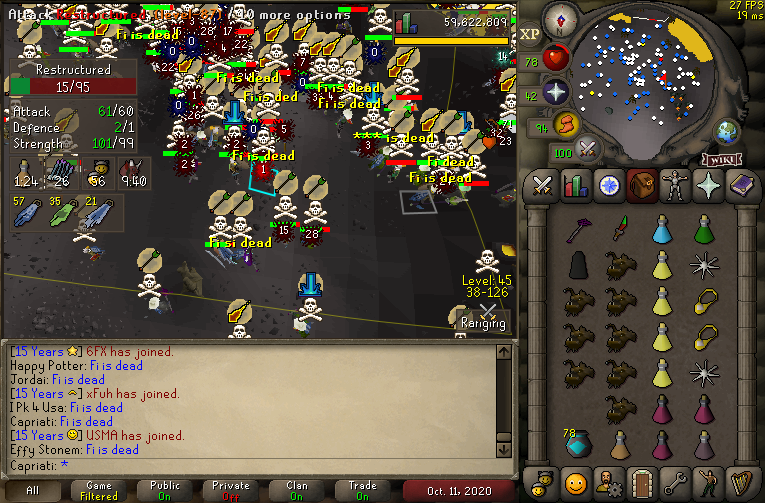Click the Wiki banner button
Image resolution: width=765 pixels, height=503 pixels.
722,159
